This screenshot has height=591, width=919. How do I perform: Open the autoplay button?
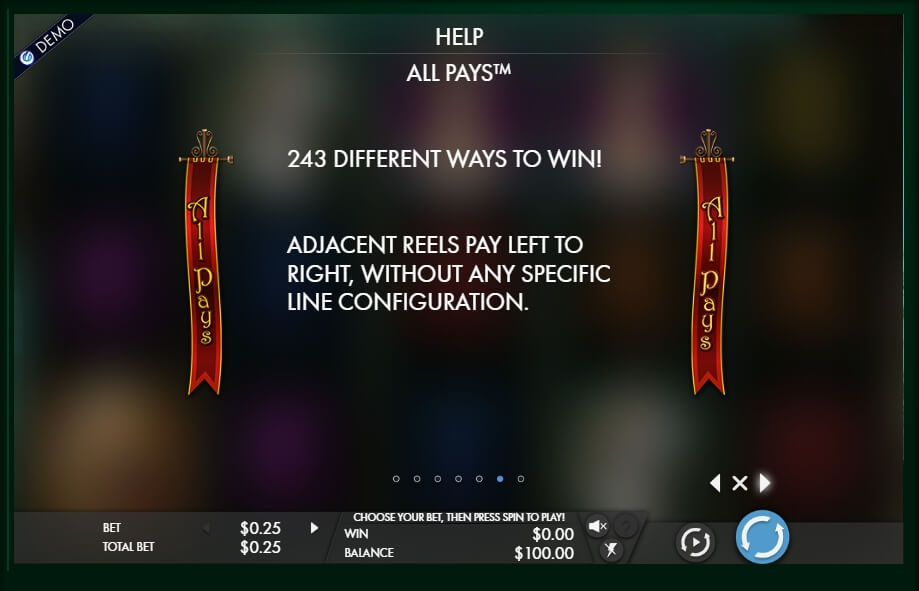(x=694, y=541)
